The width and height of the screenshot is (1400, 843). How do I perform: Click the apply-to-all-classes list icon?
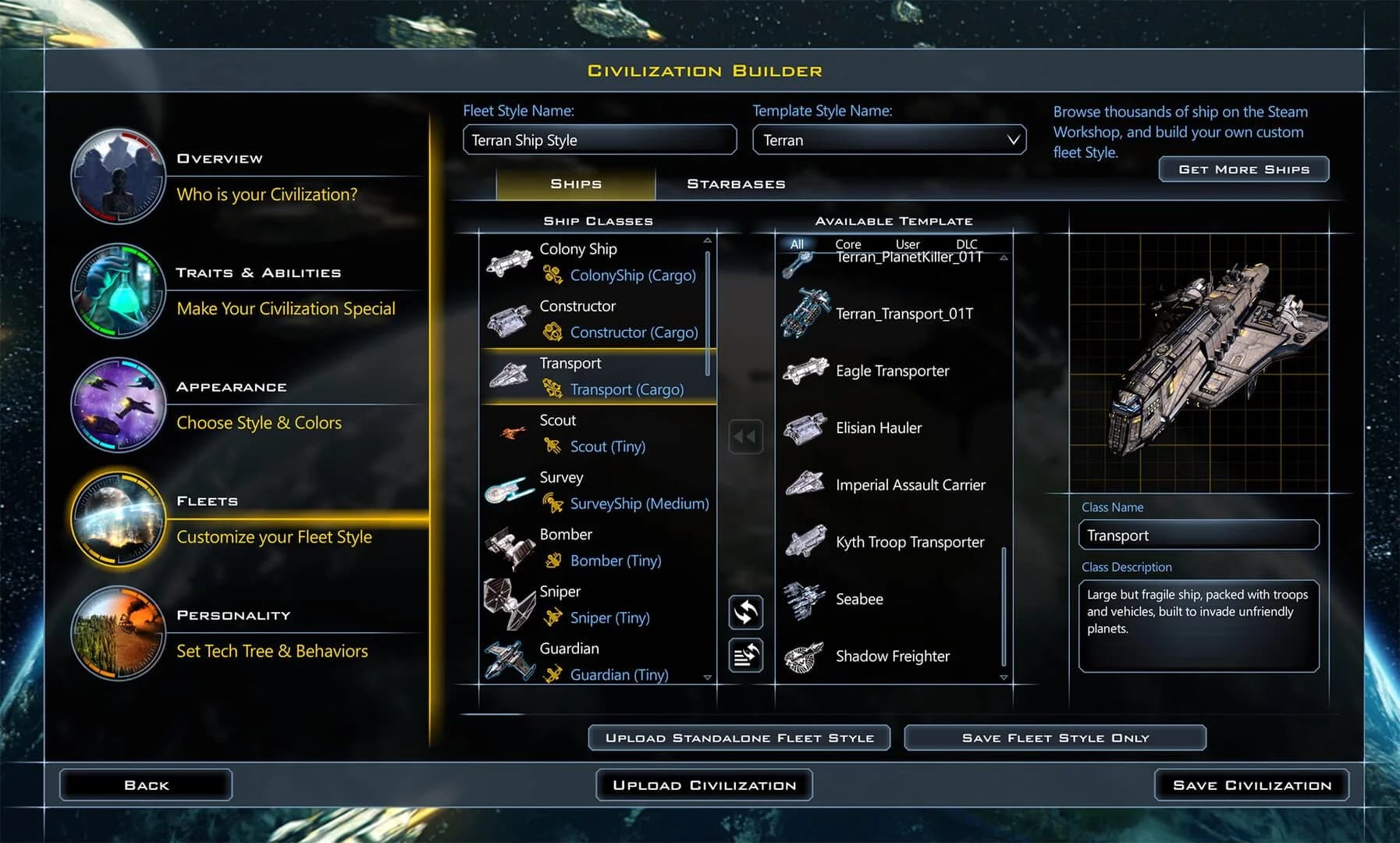pyautogui.click(x=744, y=656)
